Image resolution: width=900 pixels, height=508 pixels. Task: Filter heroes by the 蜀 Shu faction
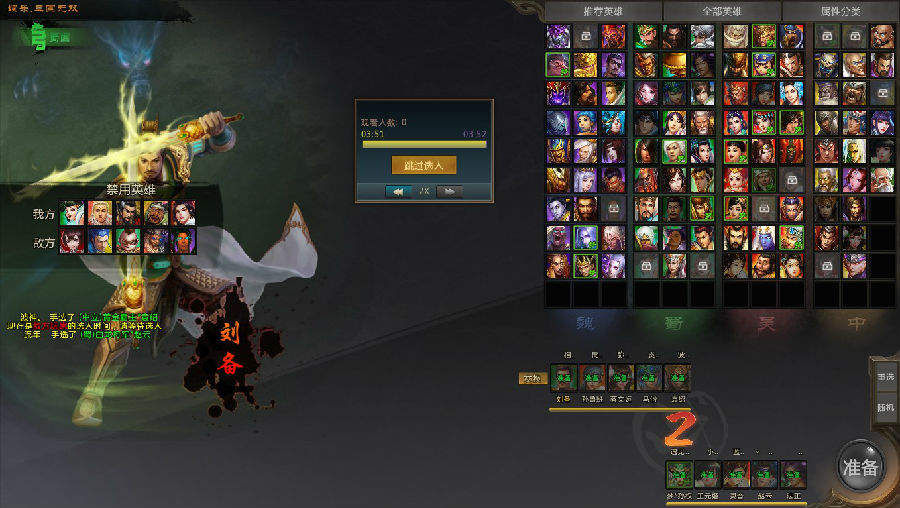(677, 325)
